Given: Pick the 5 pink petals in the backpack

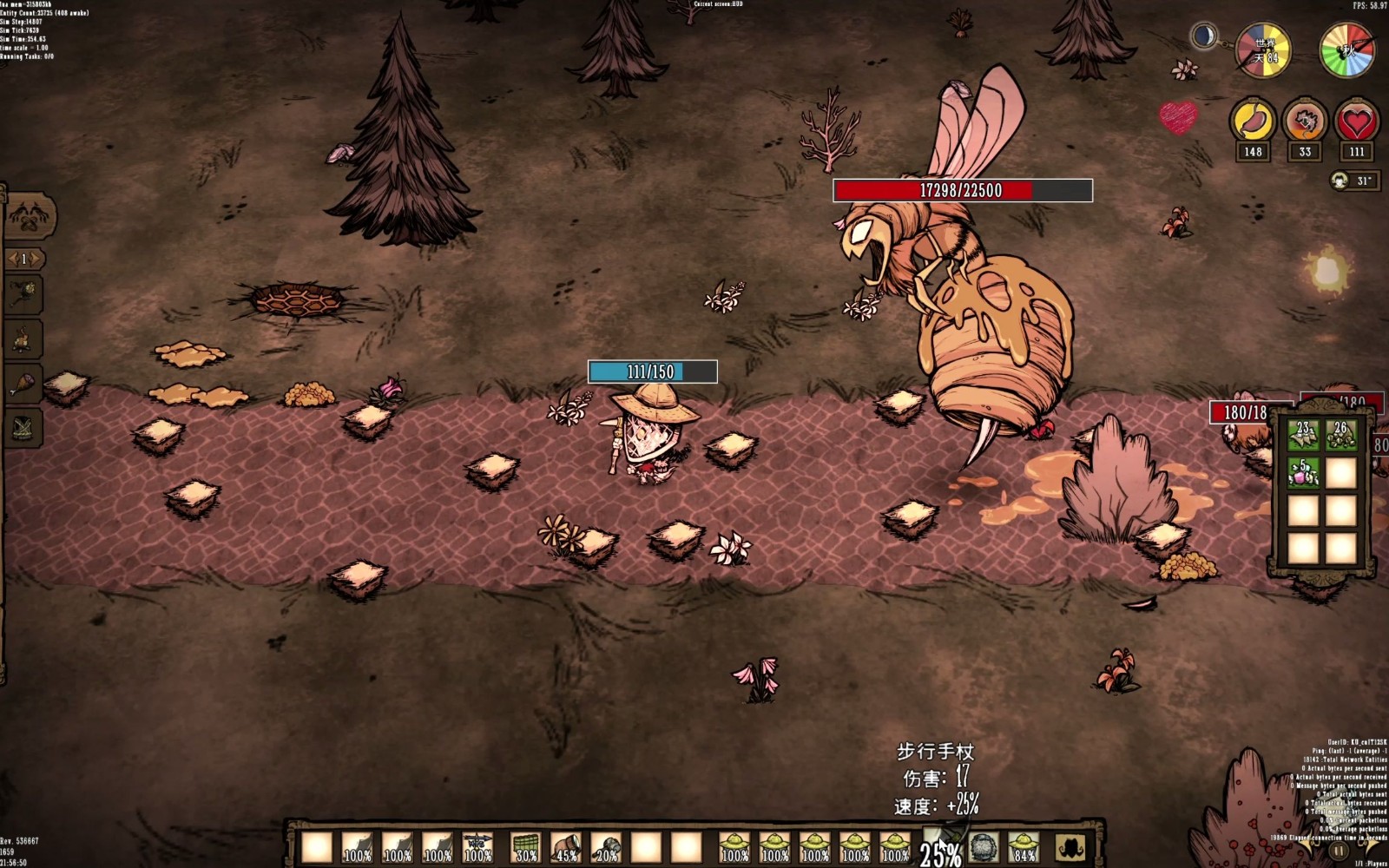Looking at the screenshot, I should (1303, 474).
